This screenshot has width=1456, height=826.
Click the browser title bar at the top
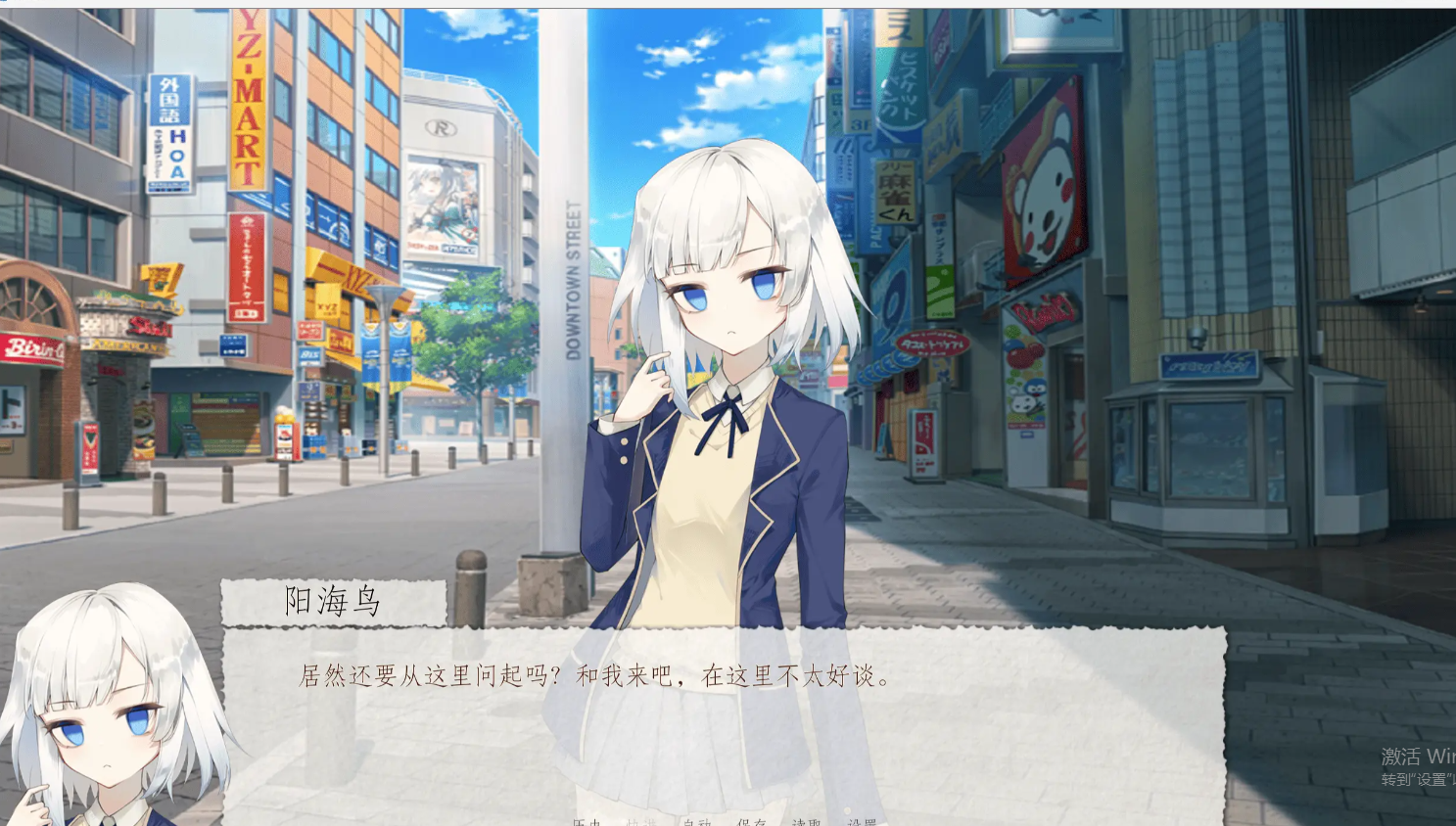tap(685, 4)
